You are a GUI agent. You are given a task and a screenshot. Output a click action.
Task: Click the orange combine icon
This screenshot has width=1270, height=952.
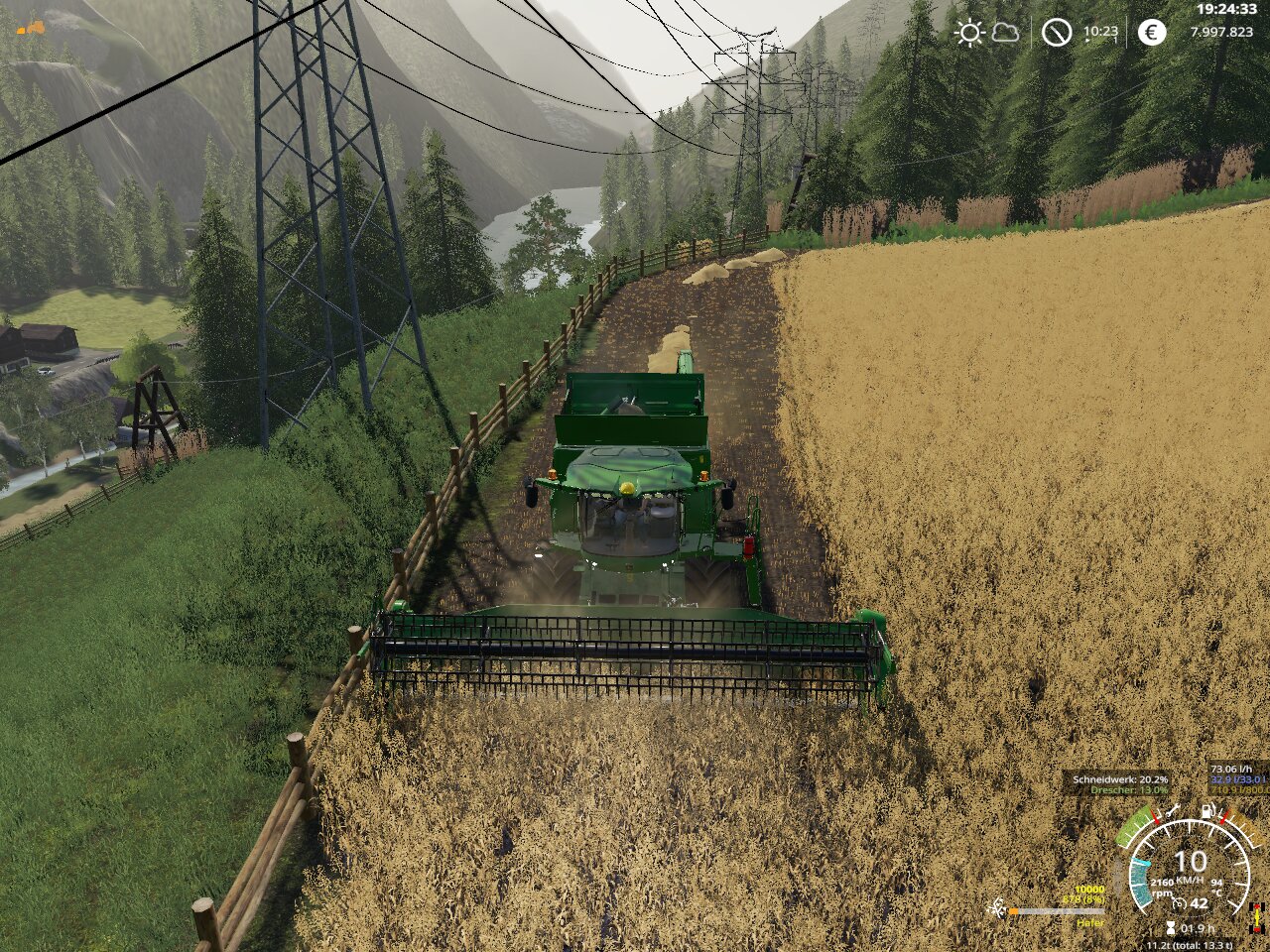tap(31, 27)
